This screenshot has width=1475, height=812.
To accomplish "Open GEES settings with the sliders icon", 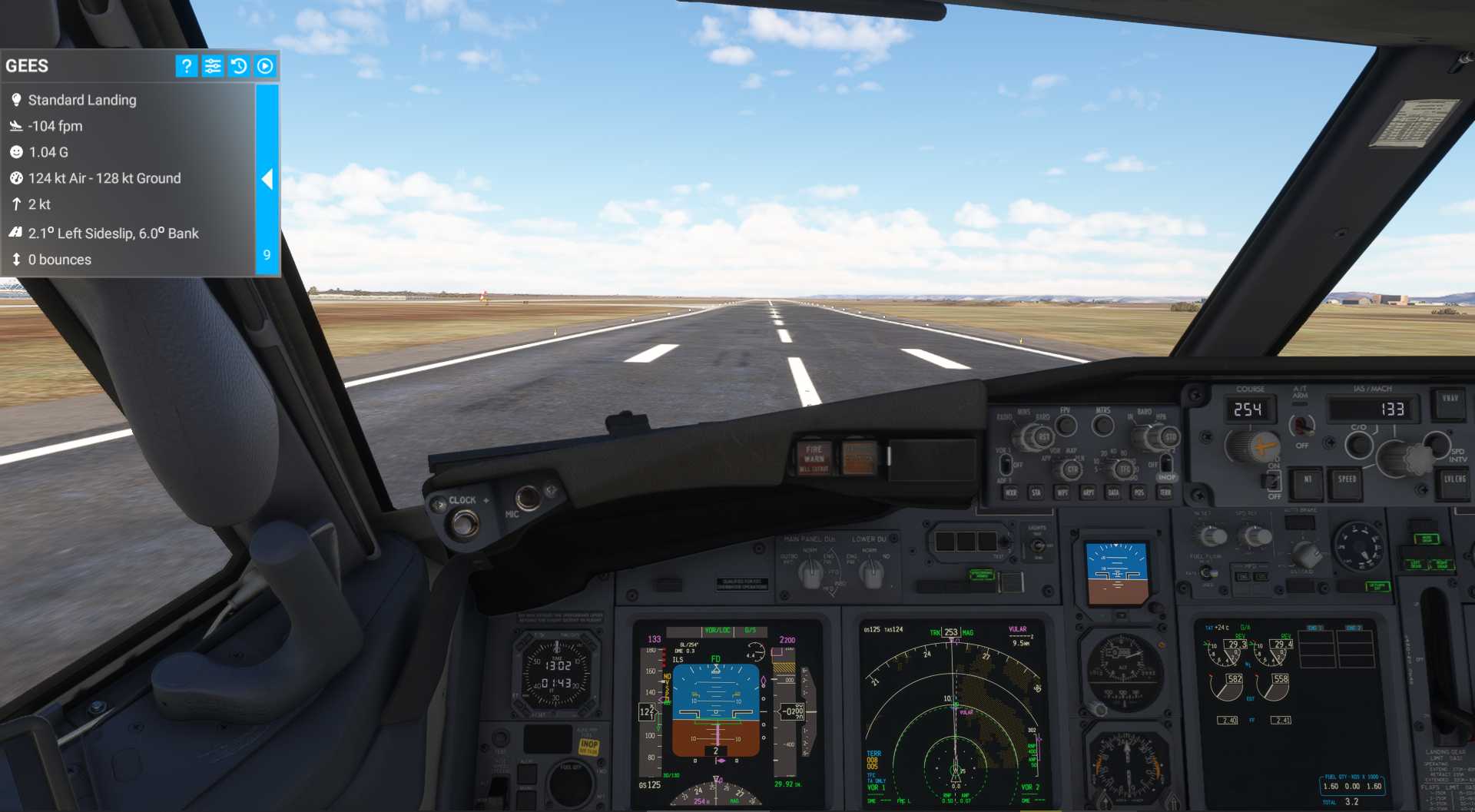I will (213, 66).
